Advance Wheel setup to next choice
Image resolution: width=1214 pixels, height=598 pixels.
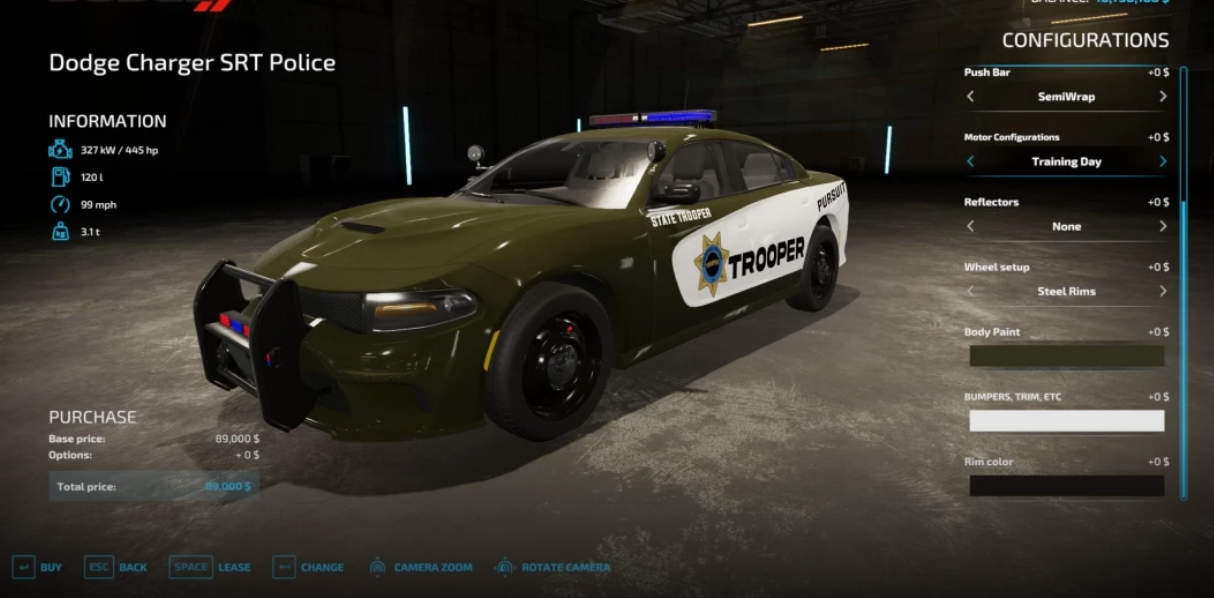[1162, 291]
